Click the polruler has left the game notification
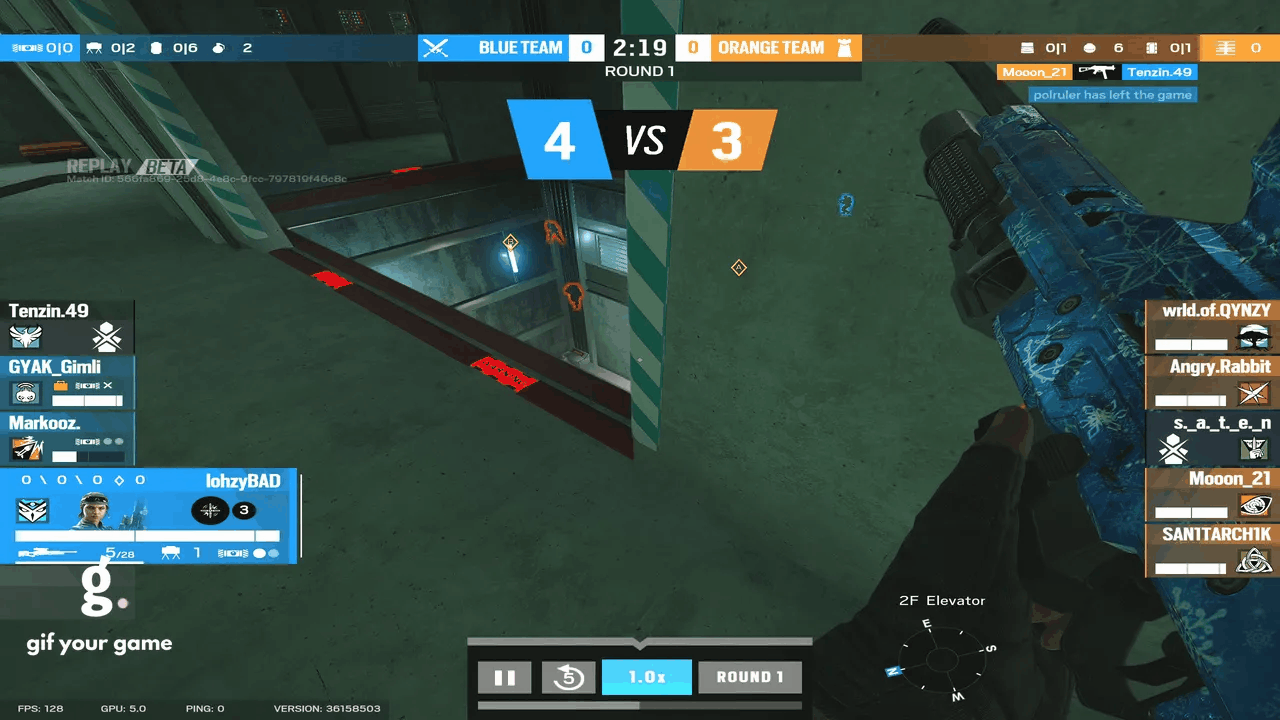 1113,94
